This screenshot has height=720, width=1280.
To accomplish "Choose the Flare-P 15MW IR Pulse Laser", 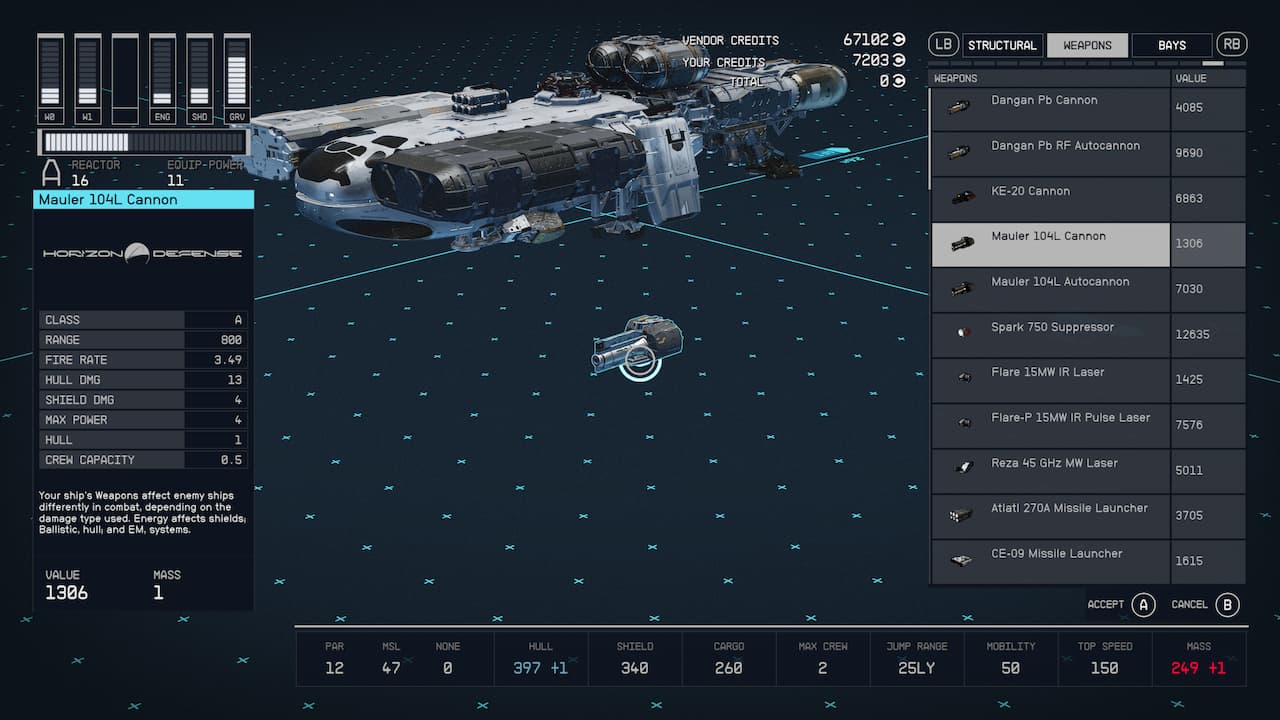I will tap(1050, 425).
